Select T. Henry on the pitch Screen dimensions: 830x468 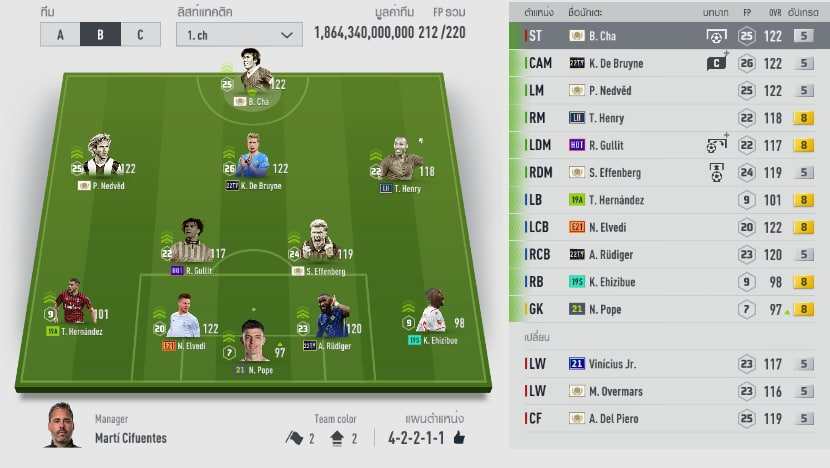402,160
